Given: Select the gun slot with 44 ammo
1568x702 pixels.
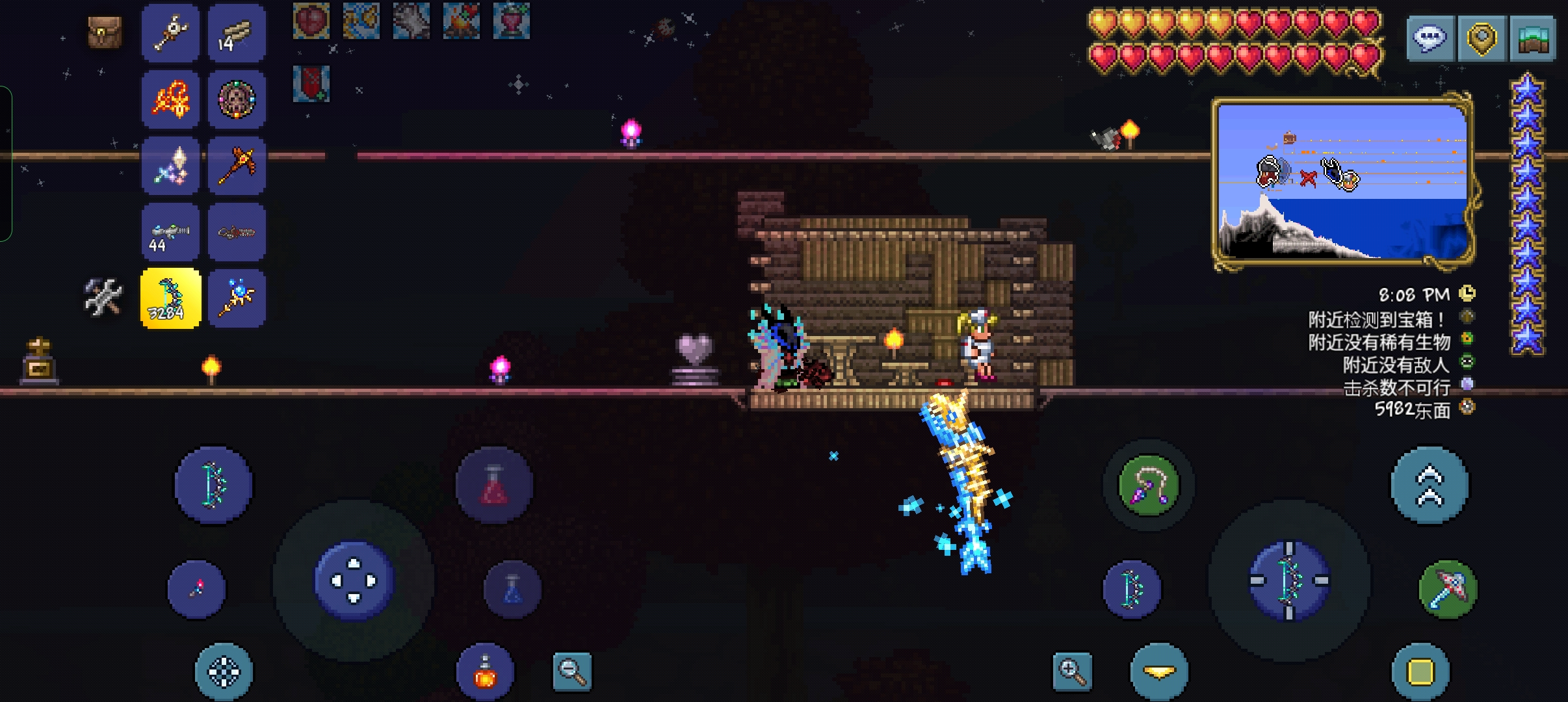Looking at the screenshot, I should [171, 232].
